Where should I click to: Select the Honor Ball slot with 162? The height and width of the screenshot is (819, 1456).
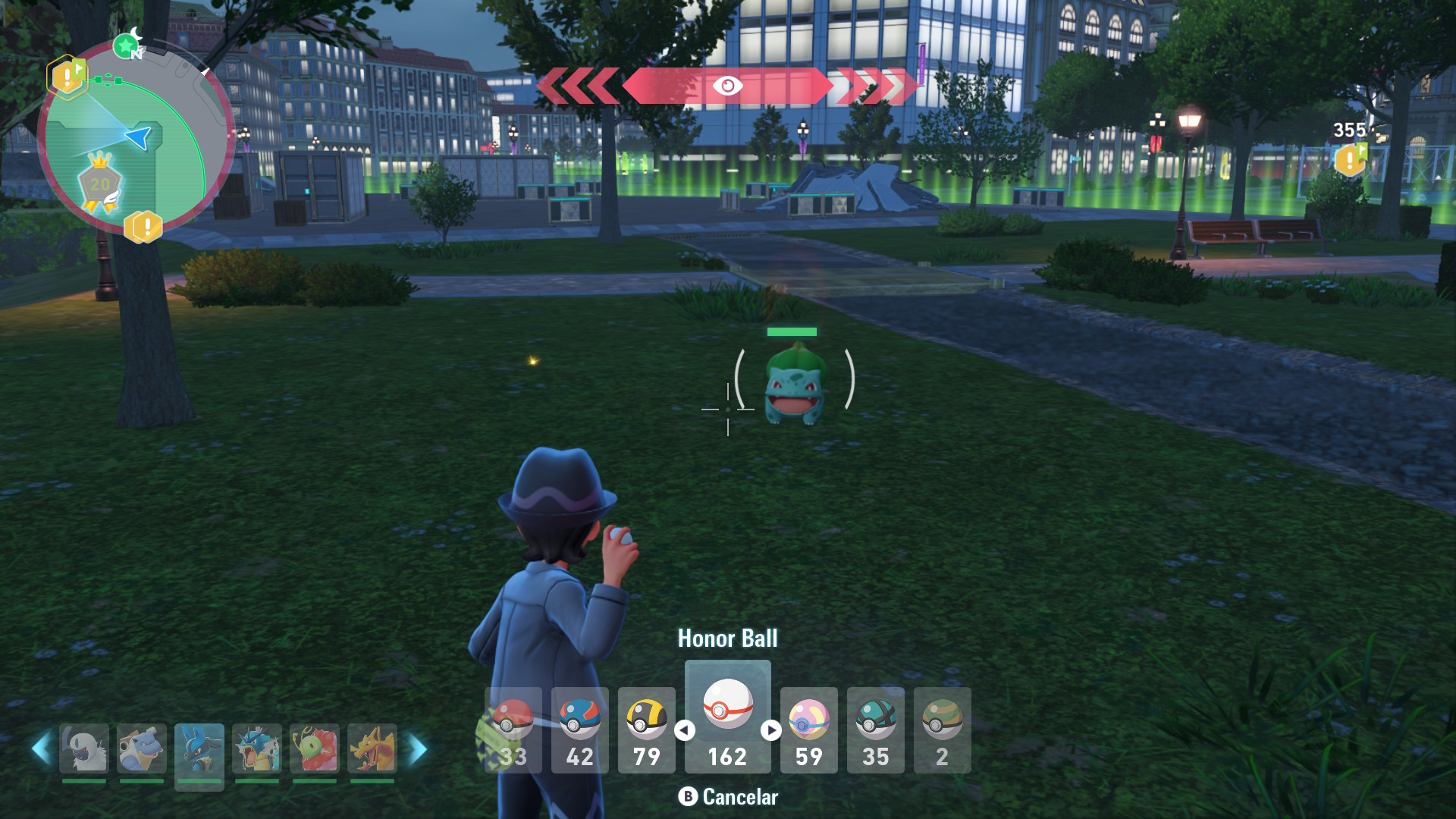(x=727, y=717)
